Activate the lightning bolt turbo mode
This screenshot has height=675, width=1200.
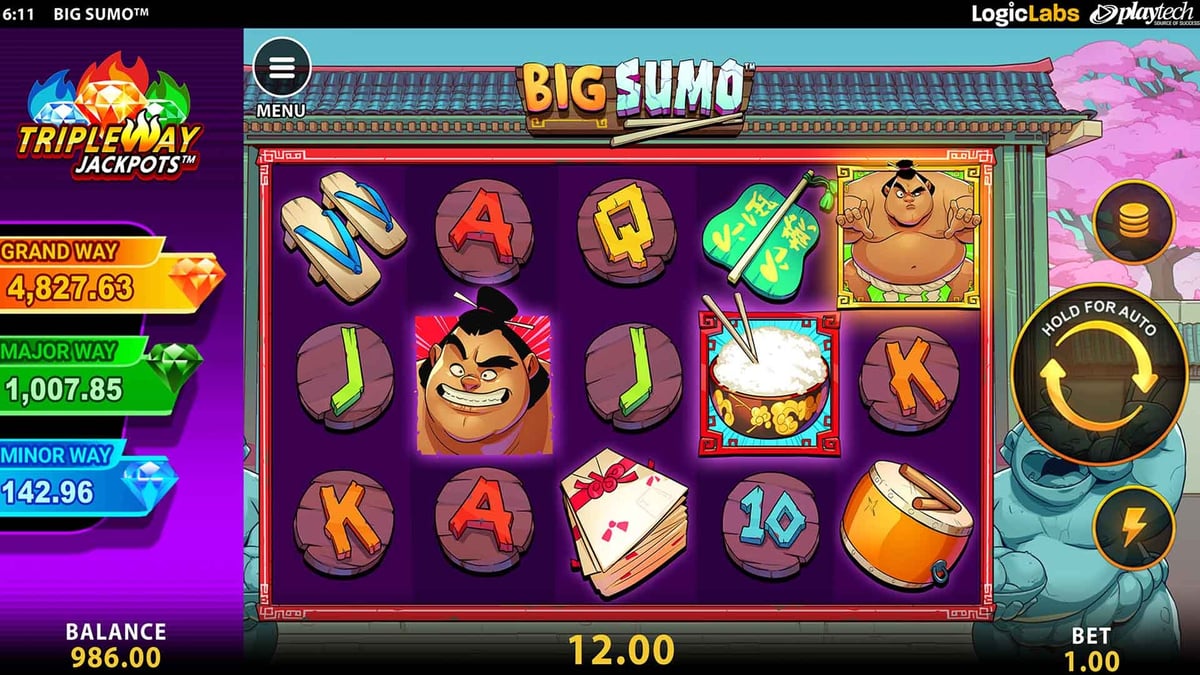pyautogui.click(x=1132, y=527)
